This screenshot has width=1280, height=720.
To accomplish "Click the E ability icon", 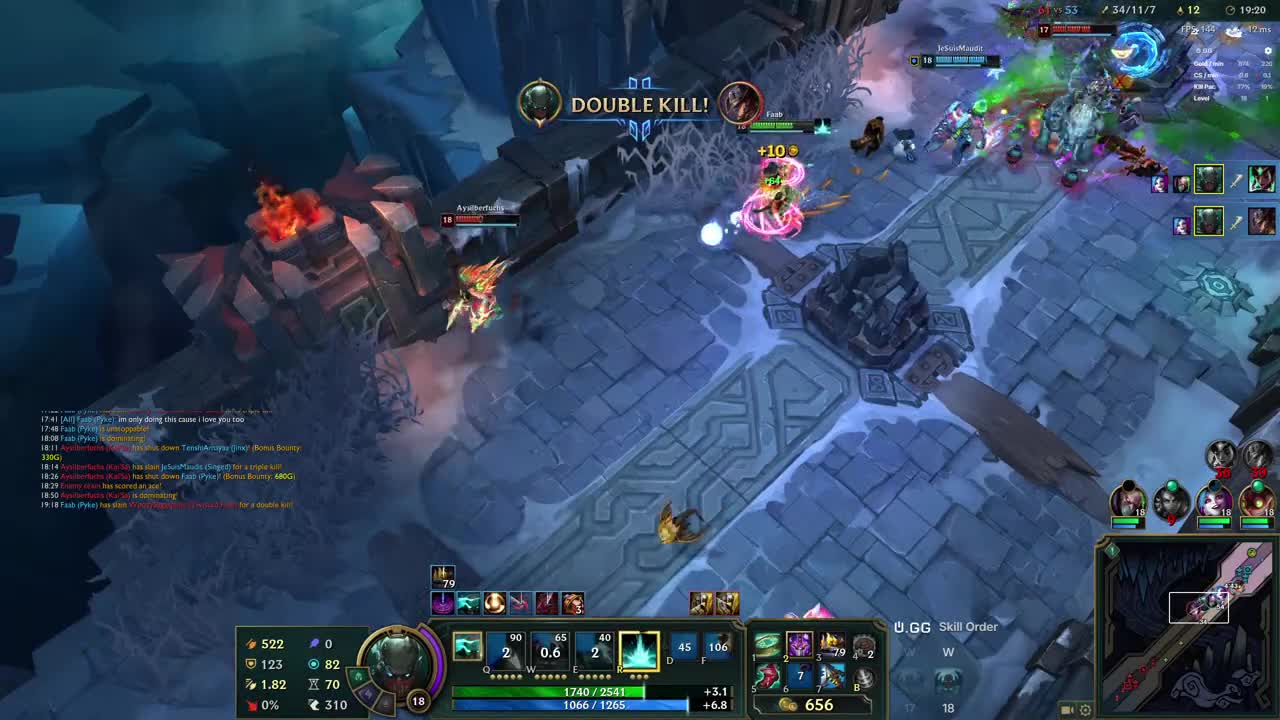I will point(594,651).
